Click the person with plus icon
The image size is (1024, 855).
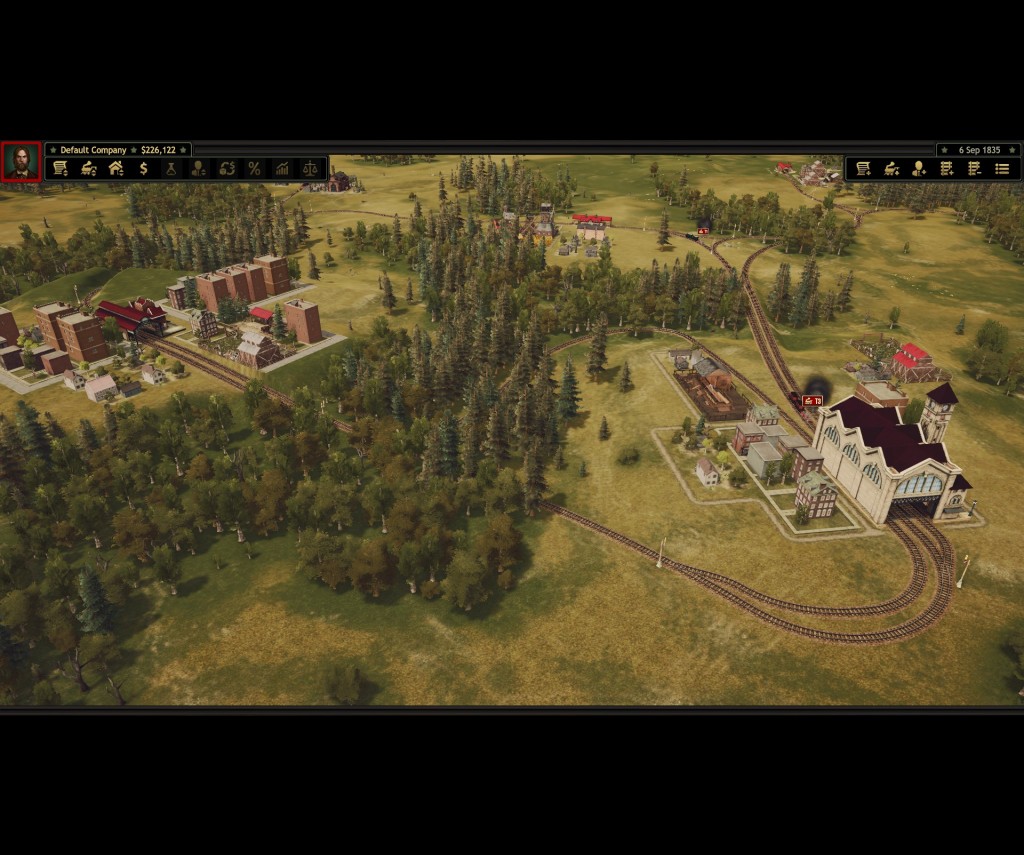point(918,169)
